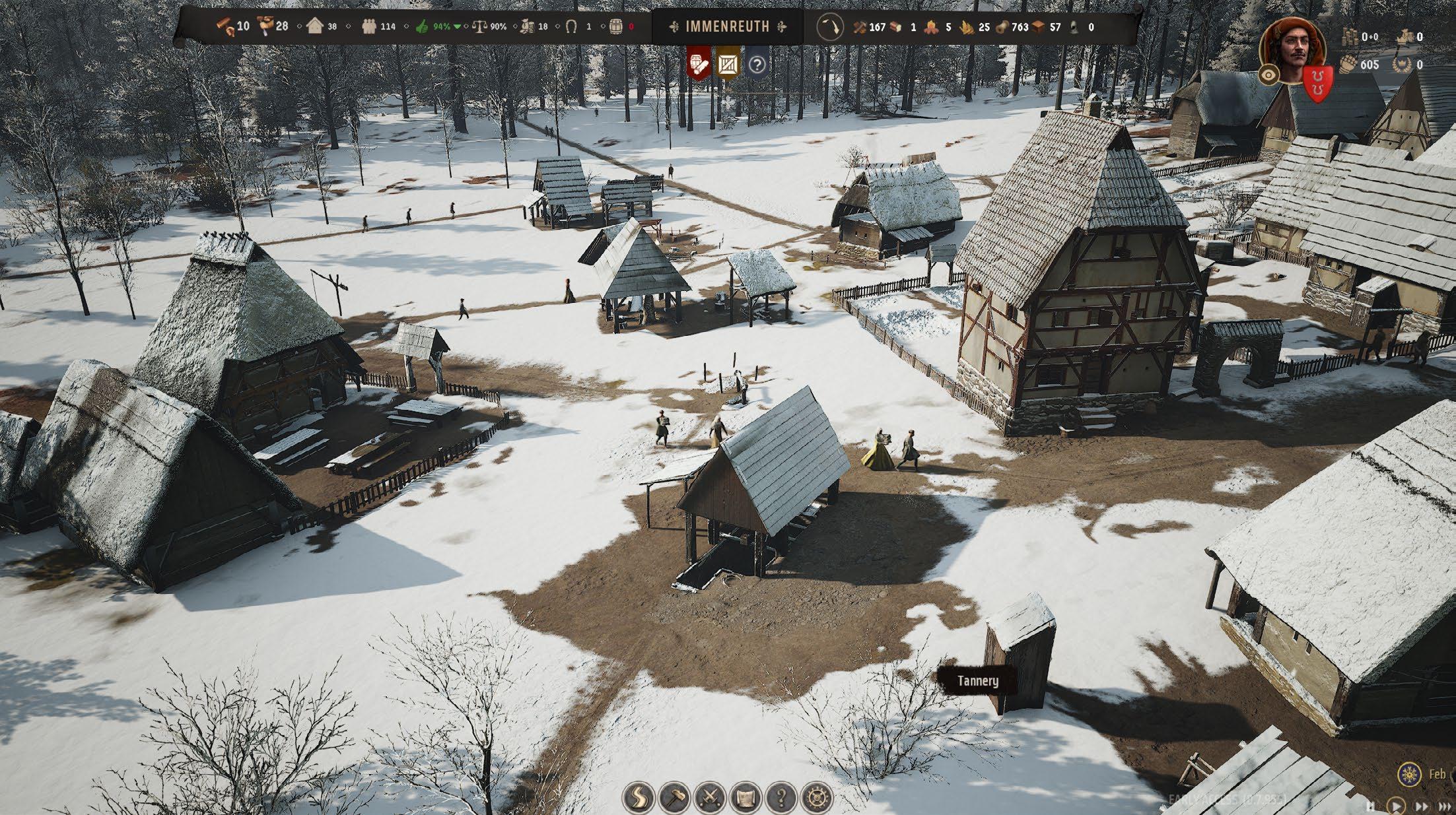Click the snowflake season icon

(1410, 773)
